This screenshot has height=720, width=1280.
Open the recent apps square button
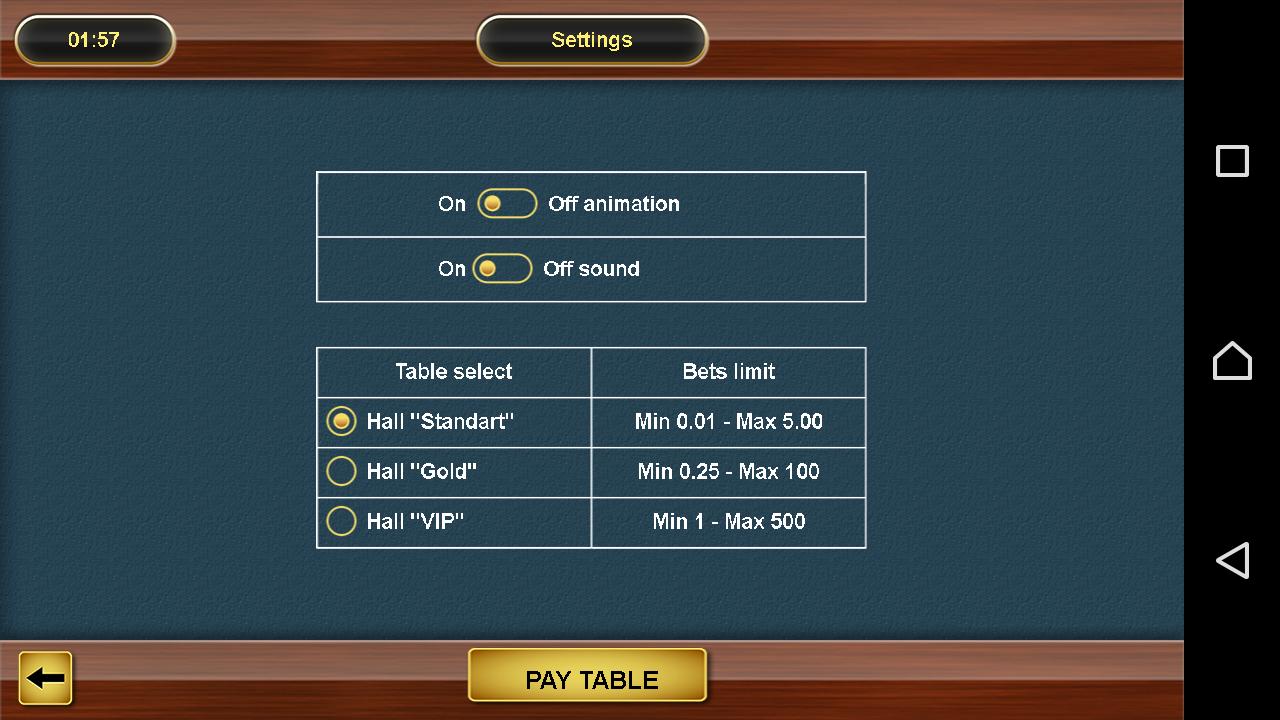click(x=1232, y=160)
